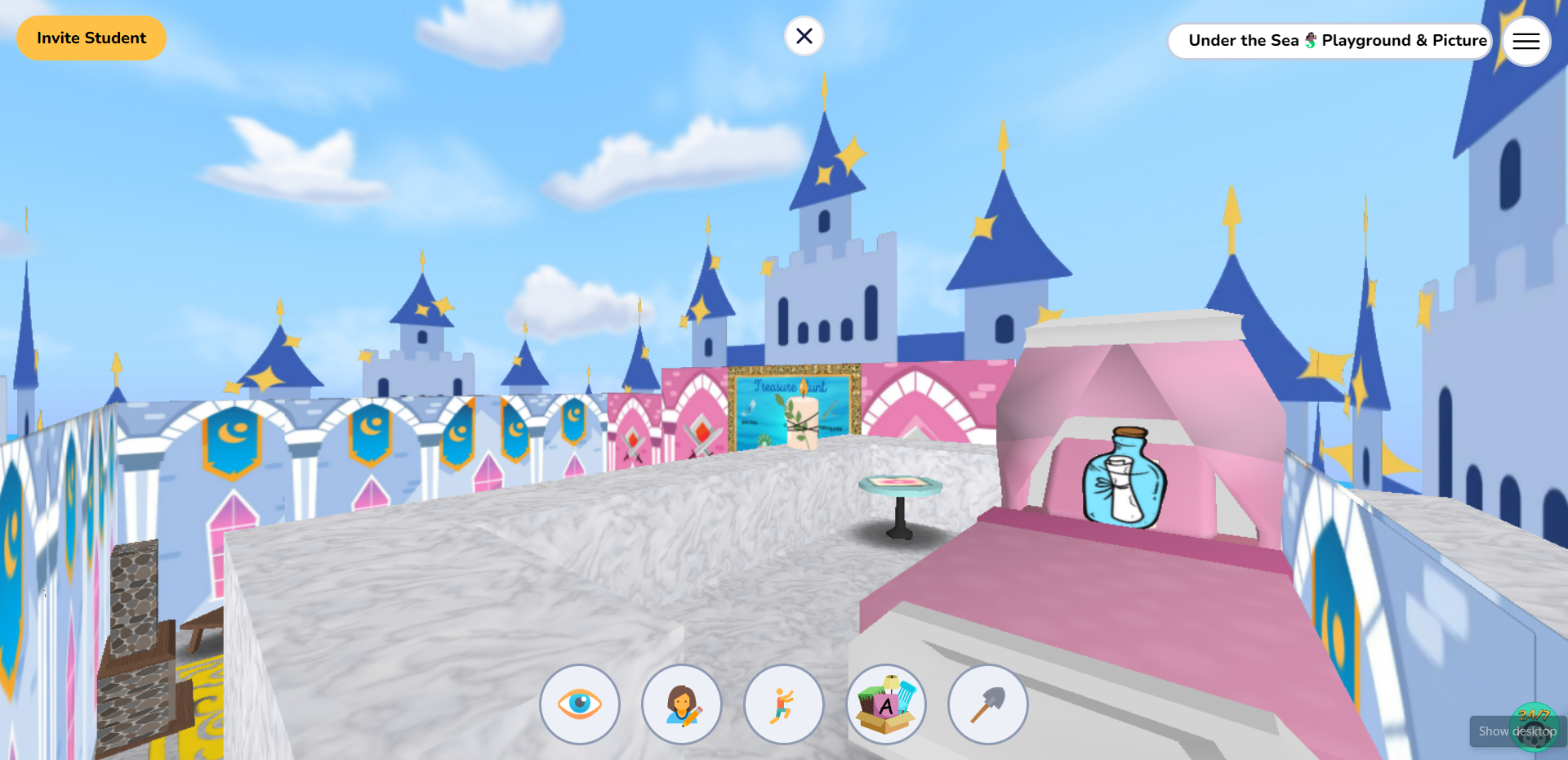The height and width of the screenshot is (760, 1568).
Task: Dismiss the current view with the X button
Action: click(x=804, y=36)
